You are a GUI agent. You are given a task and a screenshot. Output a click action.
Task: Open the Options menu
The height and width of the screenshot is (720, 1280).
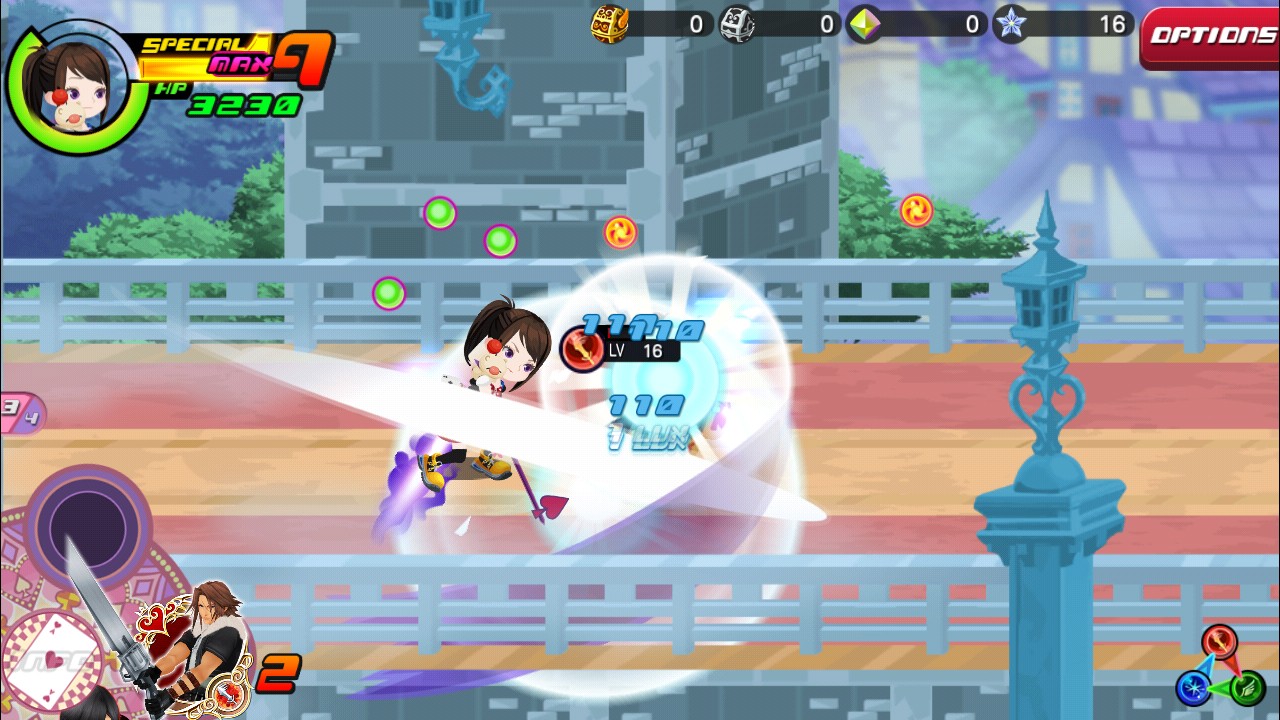click(1211, 37)
